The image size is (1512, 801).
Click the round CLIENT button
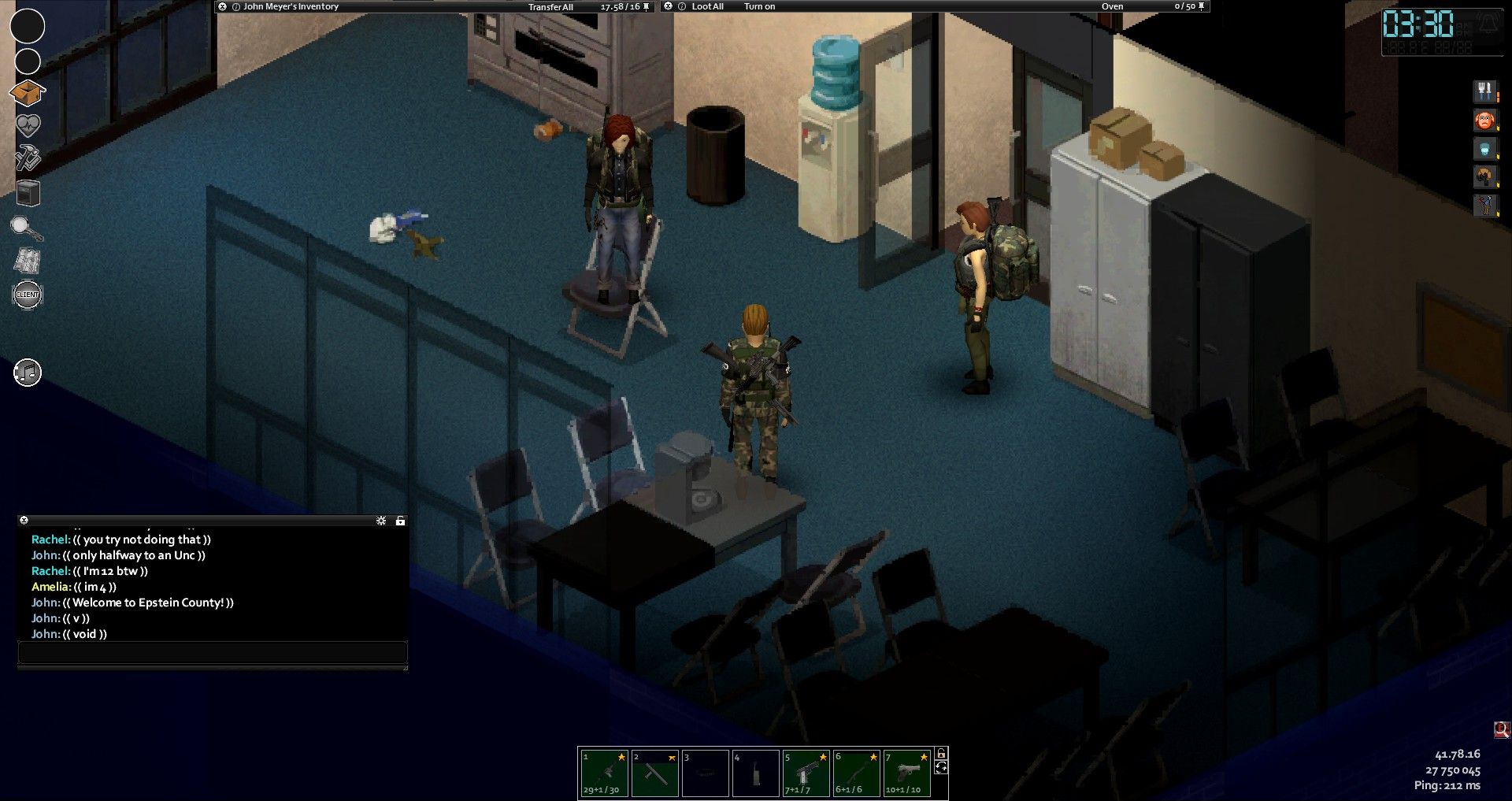(x=28, y=295)
